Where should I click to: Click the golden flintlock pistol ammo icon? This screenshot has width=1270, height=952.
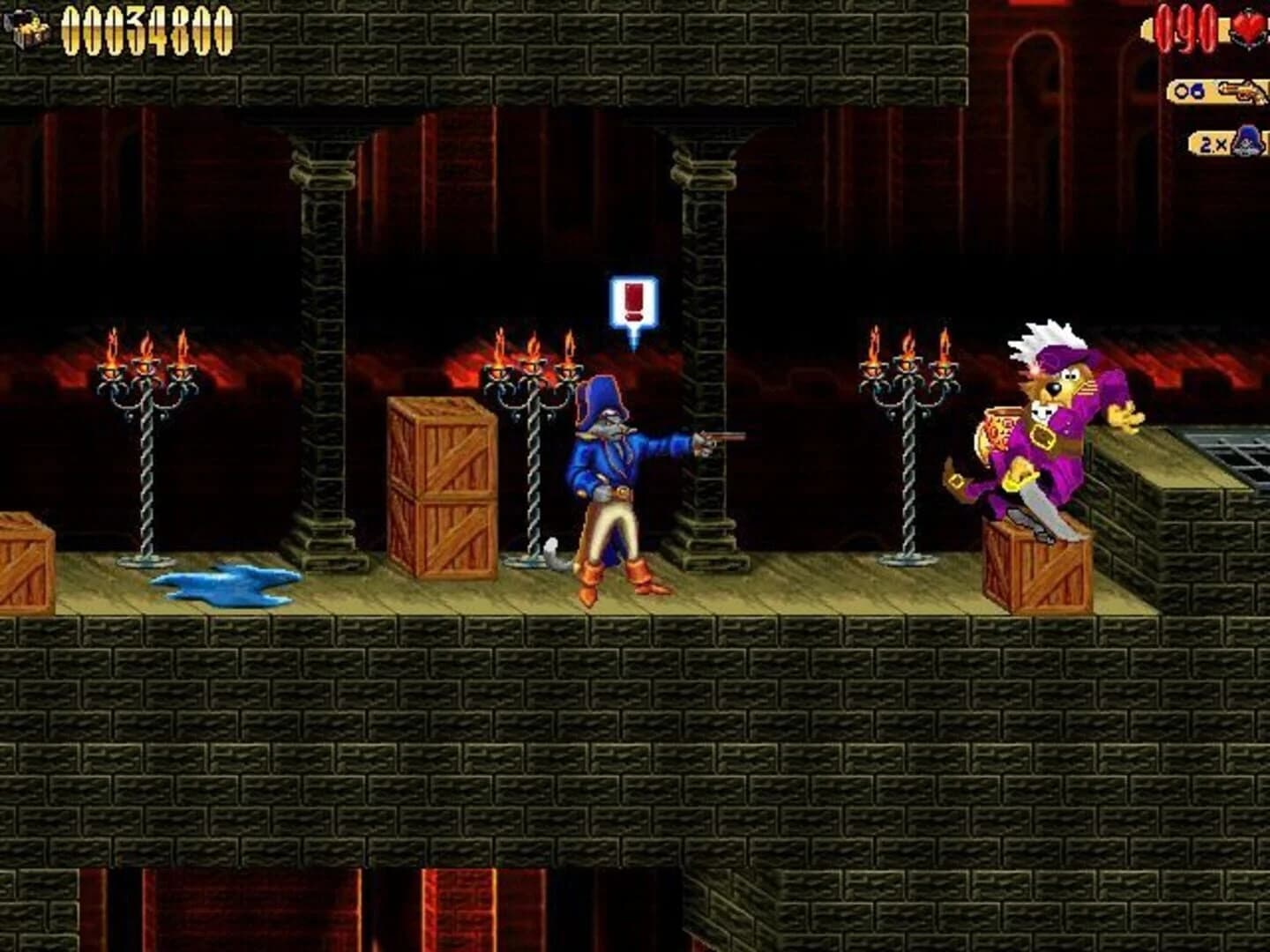click(x=1242, y=92)
